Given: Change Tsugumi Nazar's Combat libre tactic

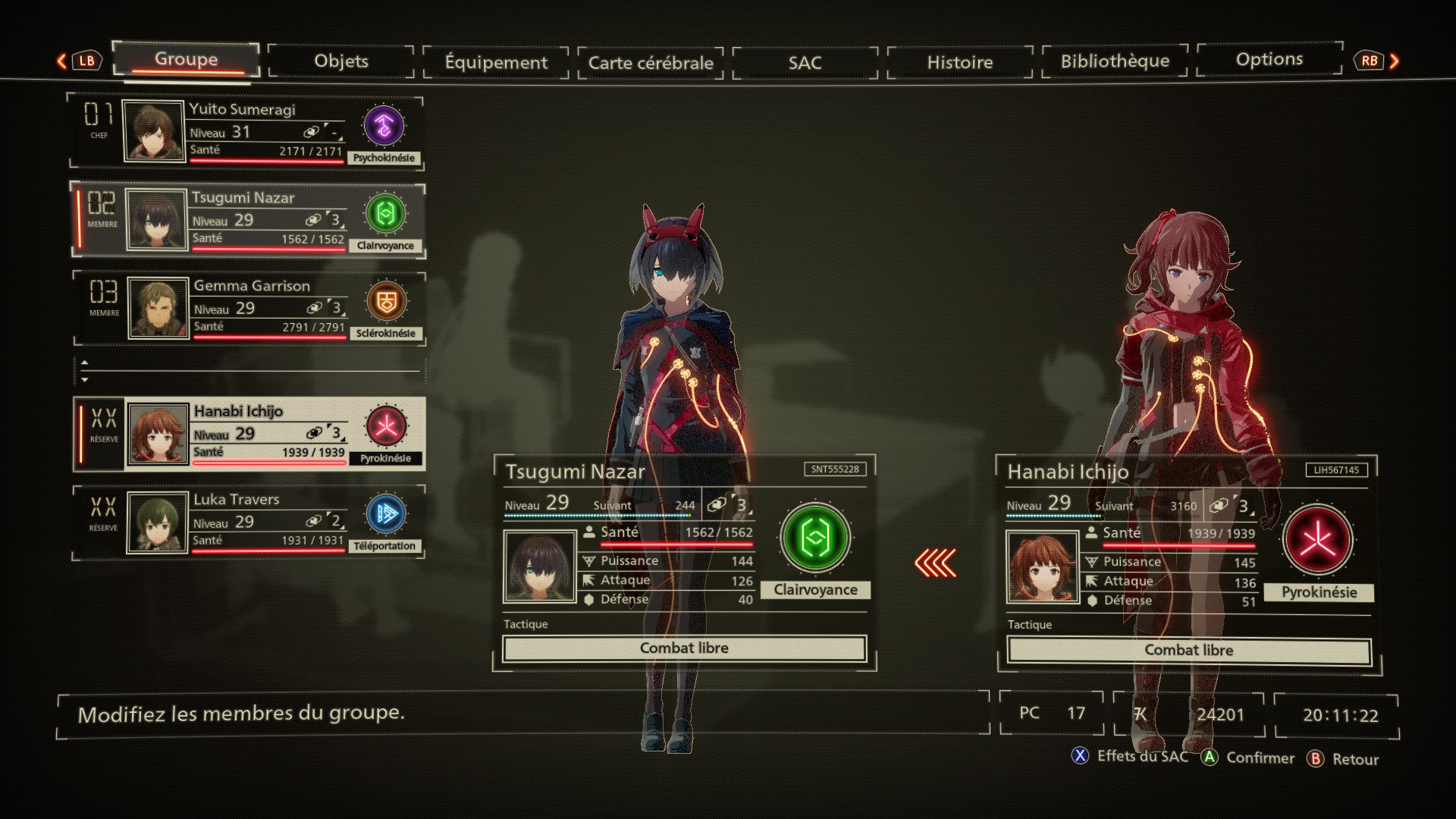Looking at the screenshot, I should [684, 648].
